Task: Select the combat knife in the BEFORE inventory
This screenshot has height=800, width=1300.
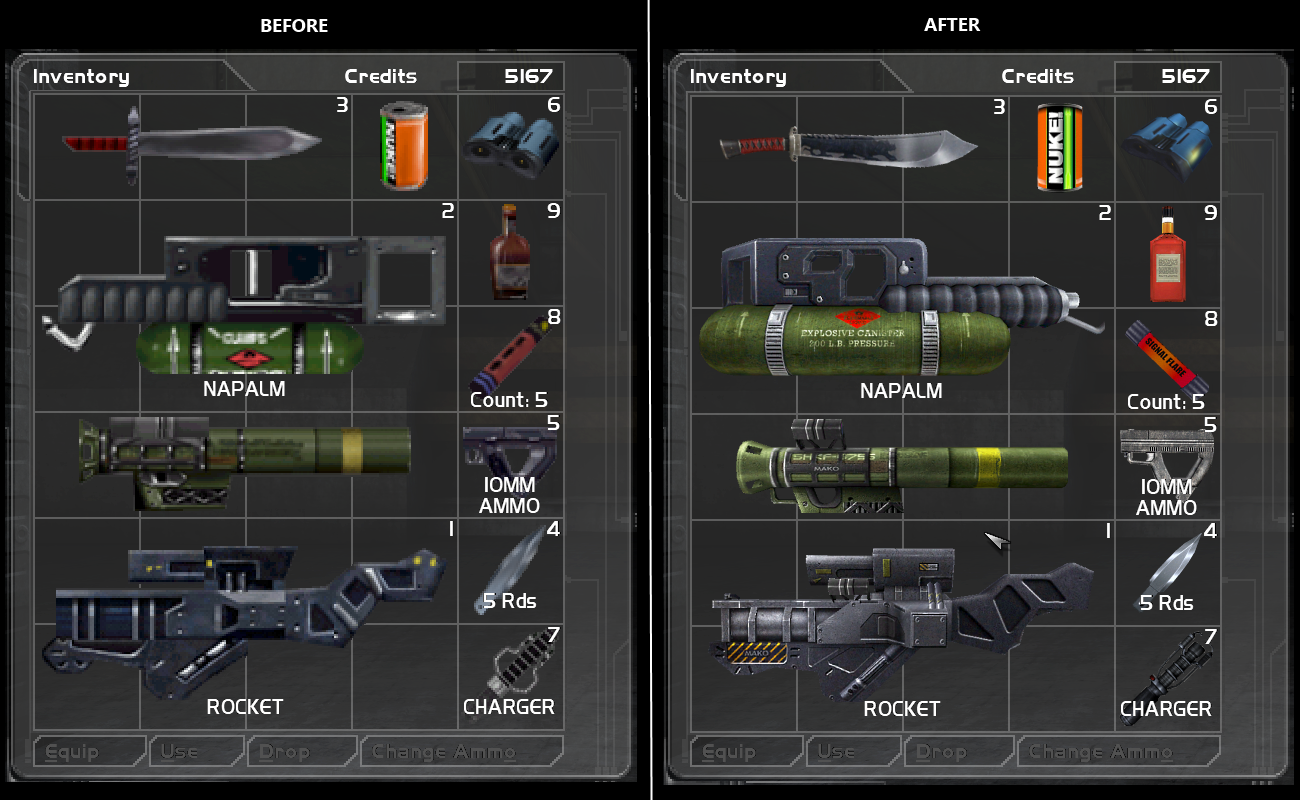Action: tap(190, 147)
